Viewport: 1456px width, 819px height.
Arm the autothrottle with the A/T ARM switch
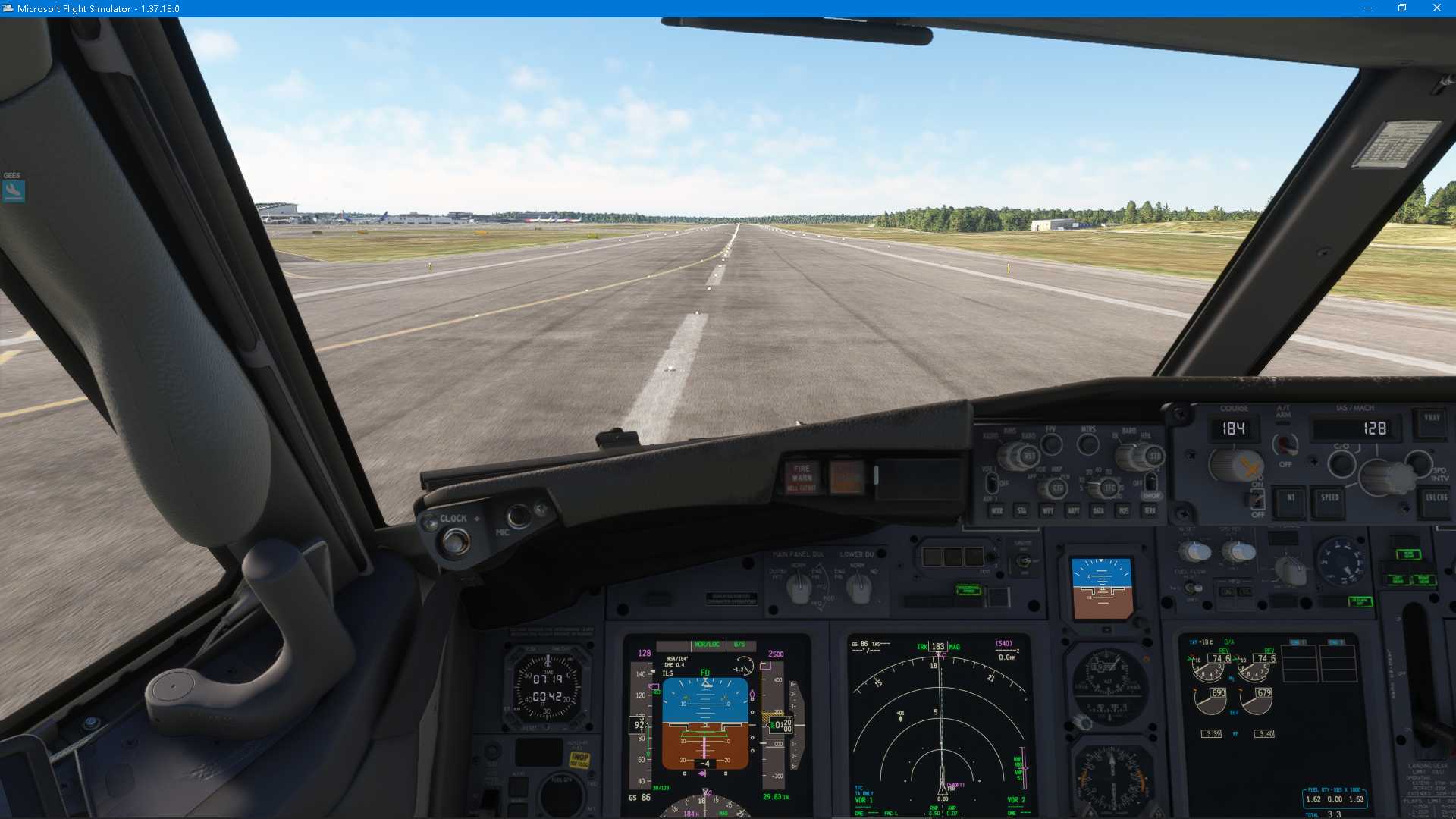(x=1285, y=446)
